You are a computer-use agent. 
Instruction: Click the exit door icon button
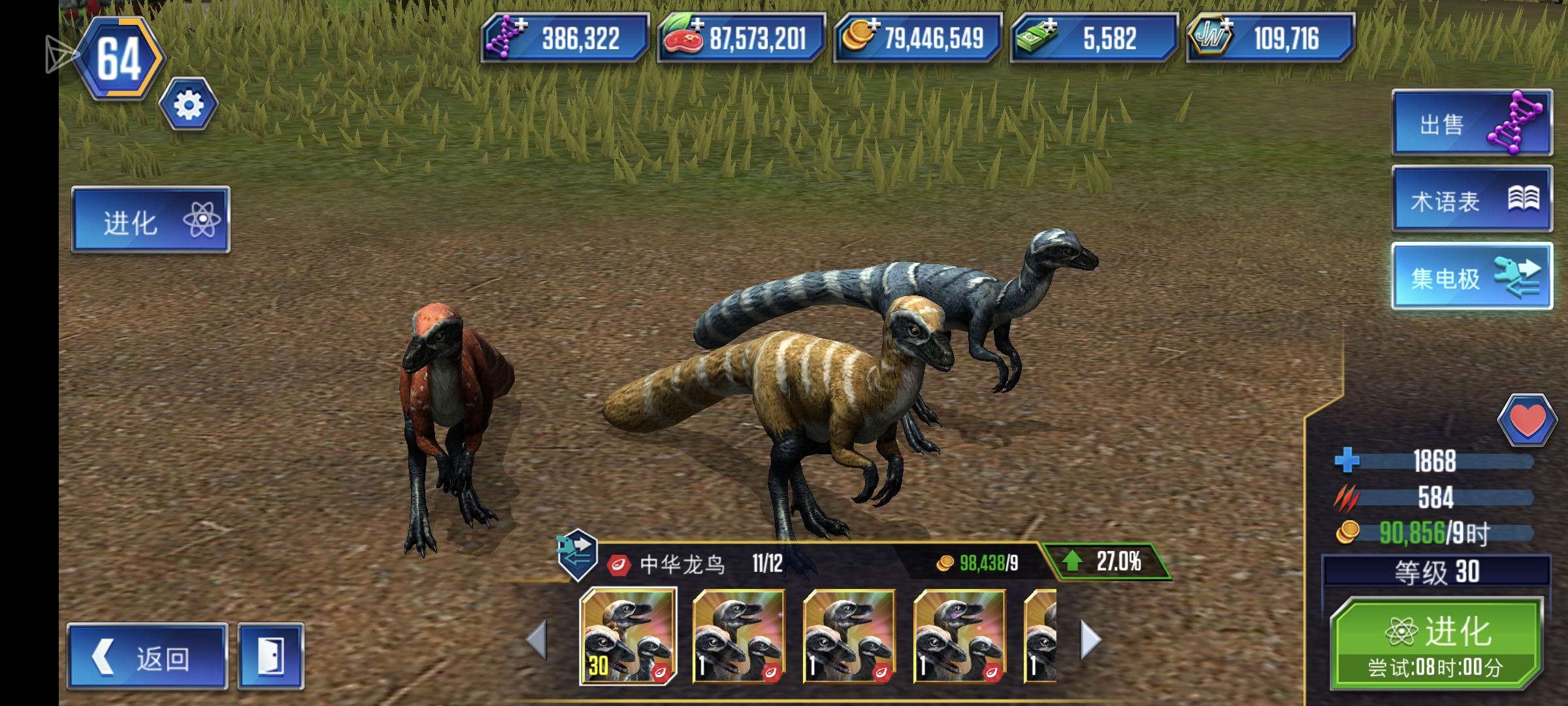pyautogui.click(x=270, y=657)
